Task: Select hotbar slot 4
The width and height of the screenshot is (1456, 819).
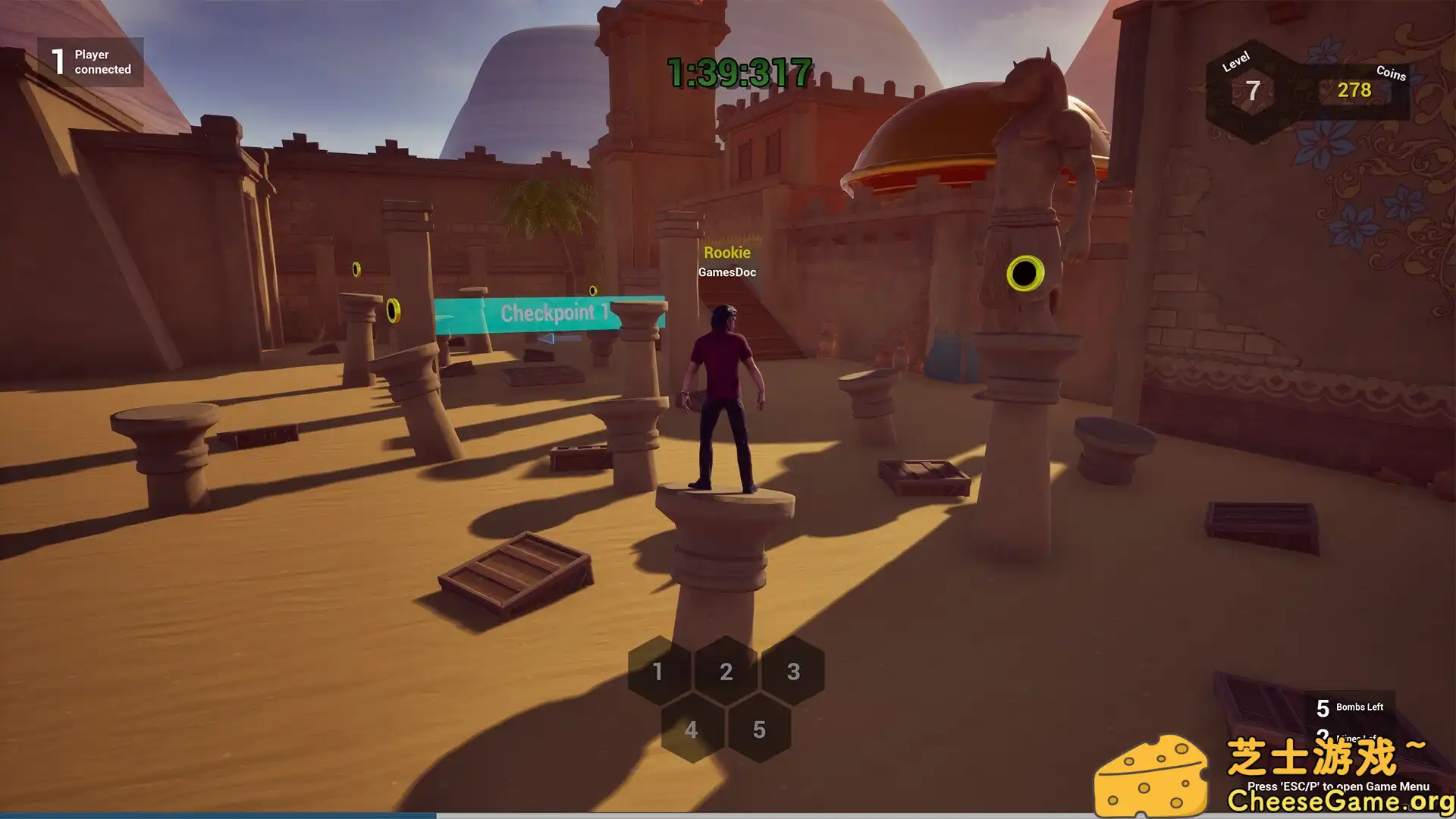Action: point(691,730)
